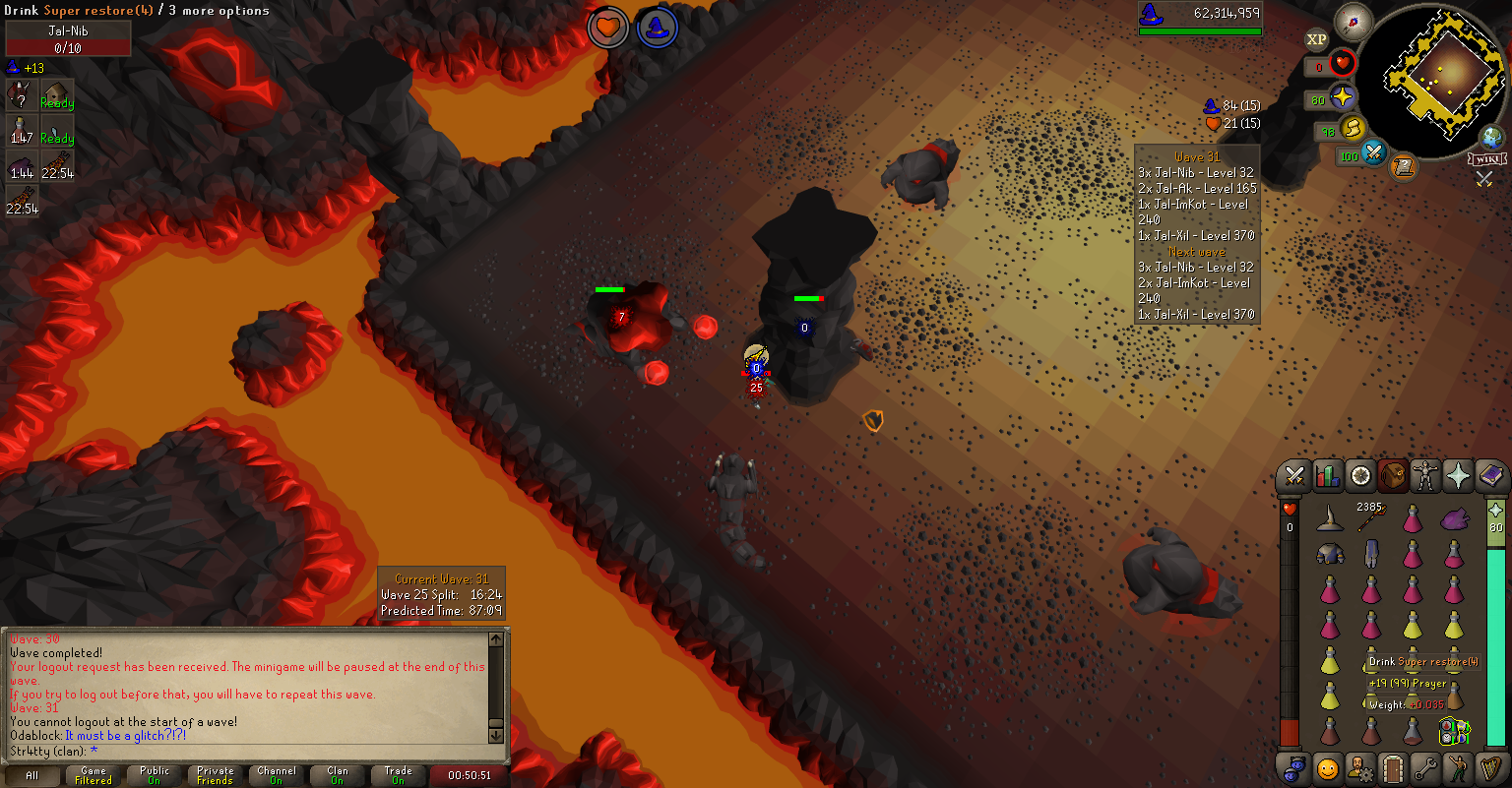The height and width of the screenshot is (788, 1512).
Task: Select the Game chat filter tab
Action: point(94,775)
